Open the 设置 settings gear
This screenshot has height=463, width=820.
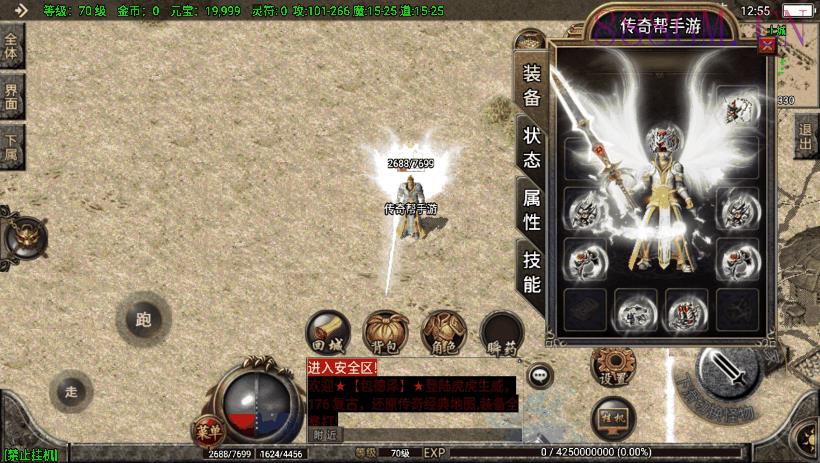pos(614,366)
